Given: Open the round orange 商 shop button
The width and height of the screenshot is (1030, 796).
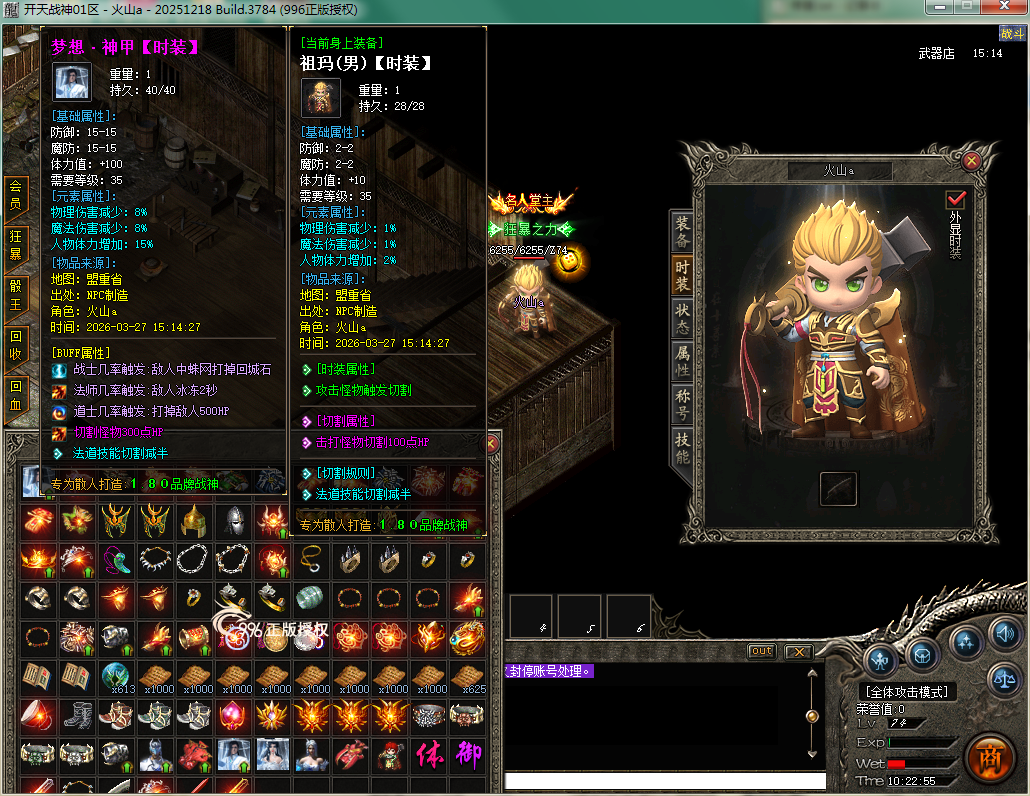Looking at the screenshot, I should coord(989,757).
